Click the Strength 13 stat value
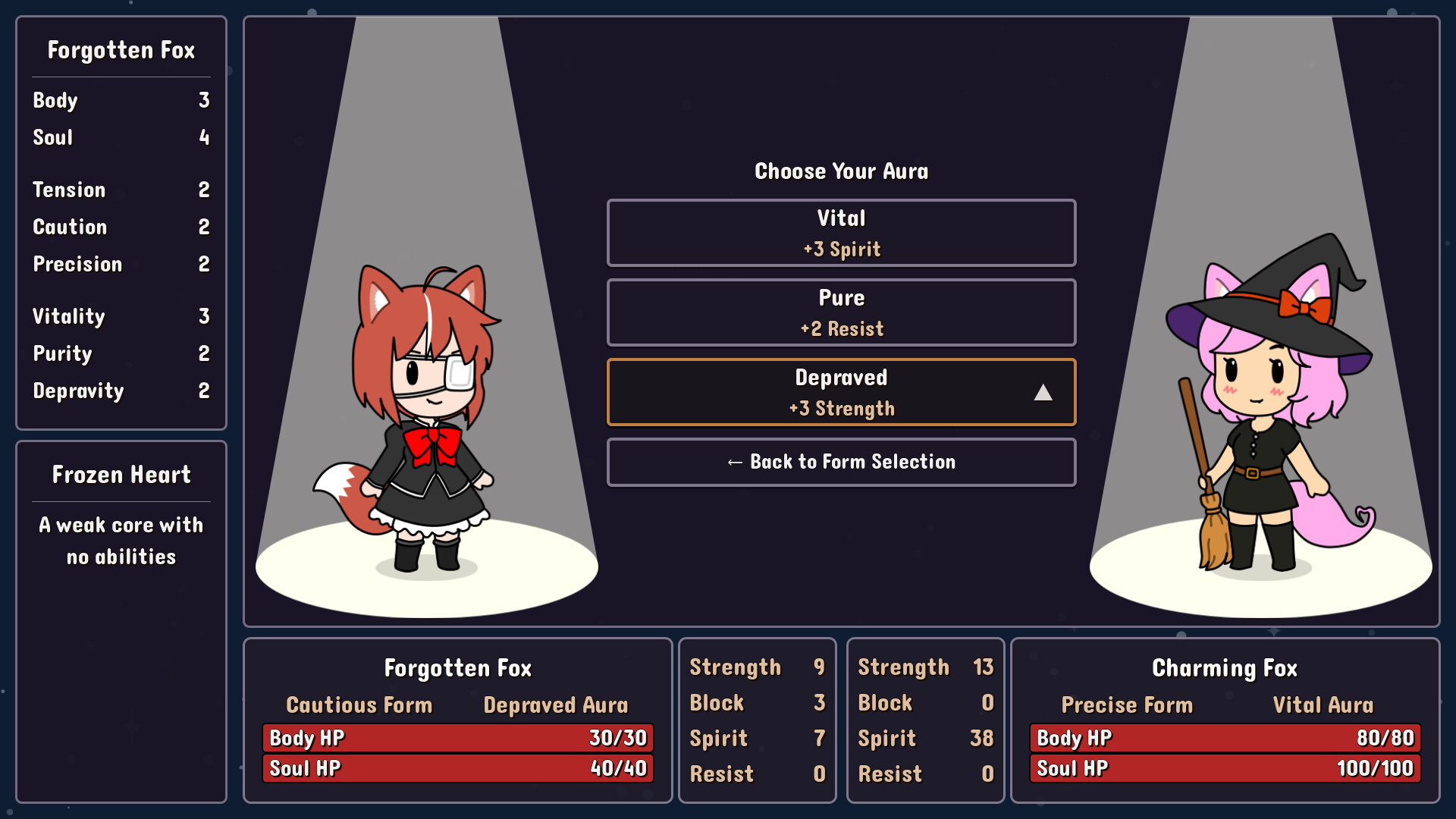 982,667
